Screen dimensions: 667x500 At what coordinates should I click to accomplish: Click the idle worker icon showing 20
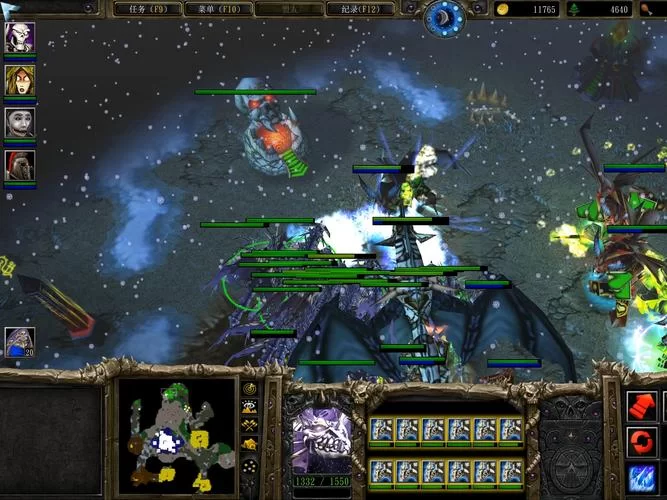coord(19,342)
